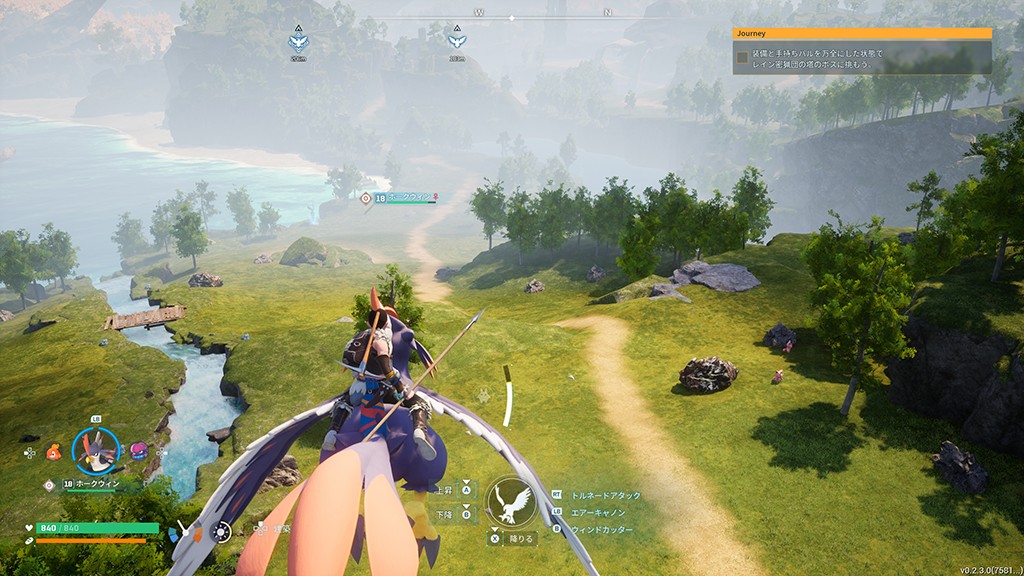Screen dimensions: 1024x576
Task: Select the active Galeclaw pal portrait
Action: click(x=96, y=450)
